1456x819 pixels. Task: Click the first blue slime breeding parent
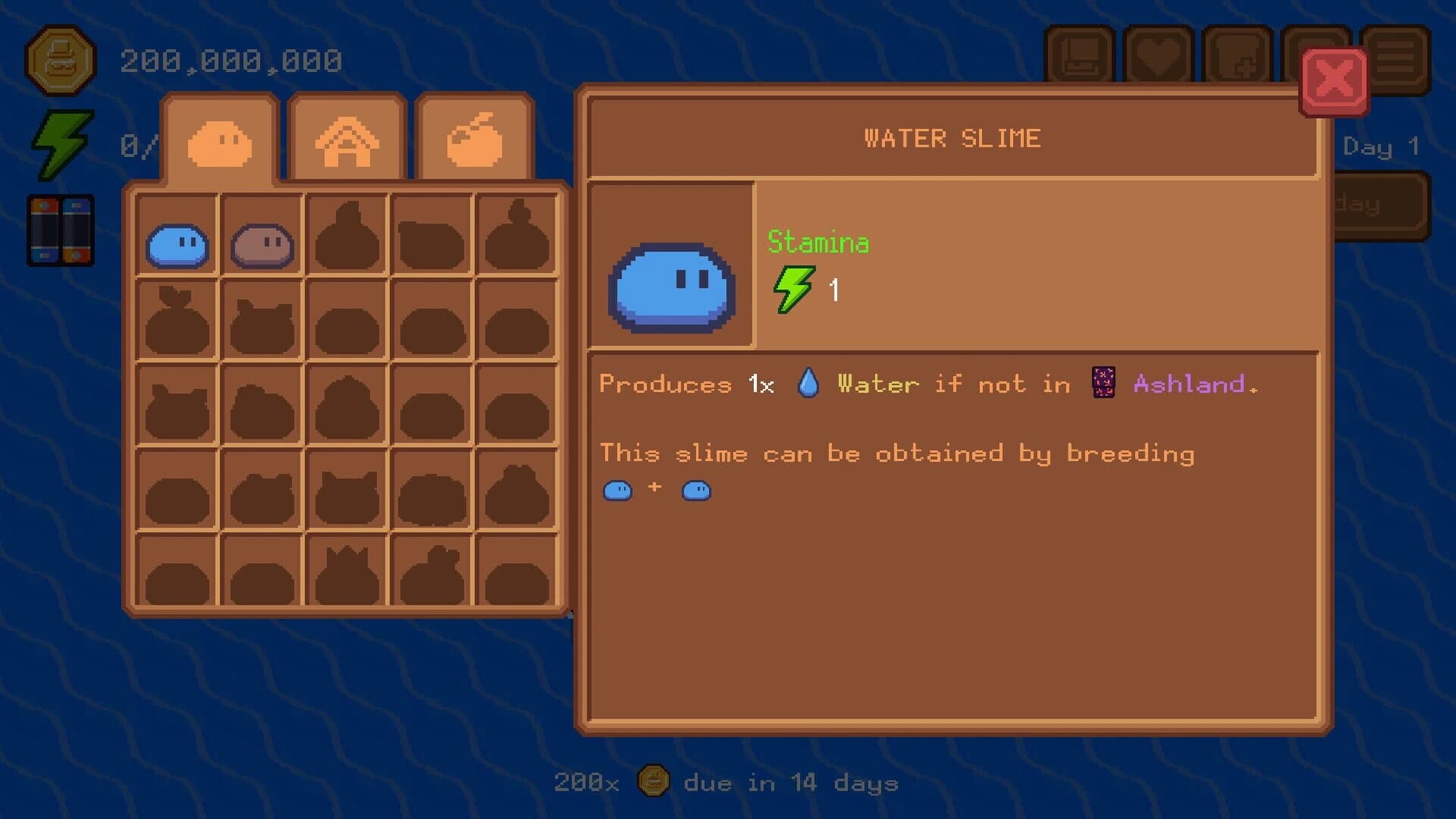(618, 491)
